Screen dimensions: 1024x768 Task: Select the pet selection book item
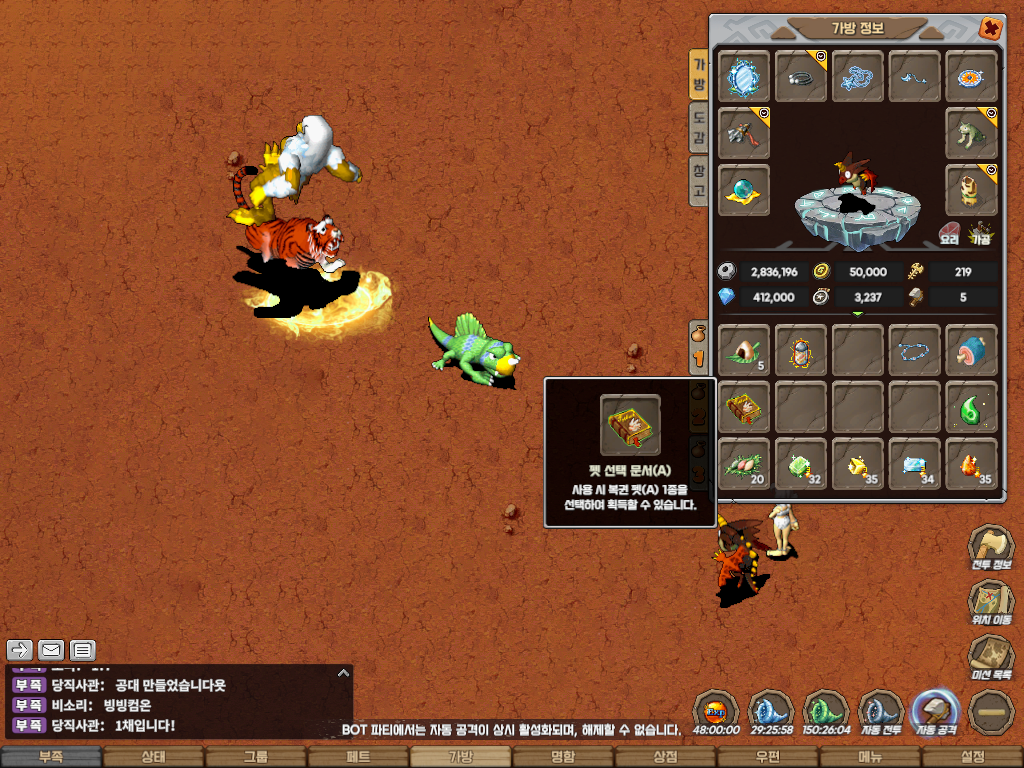tap(744, 407)
